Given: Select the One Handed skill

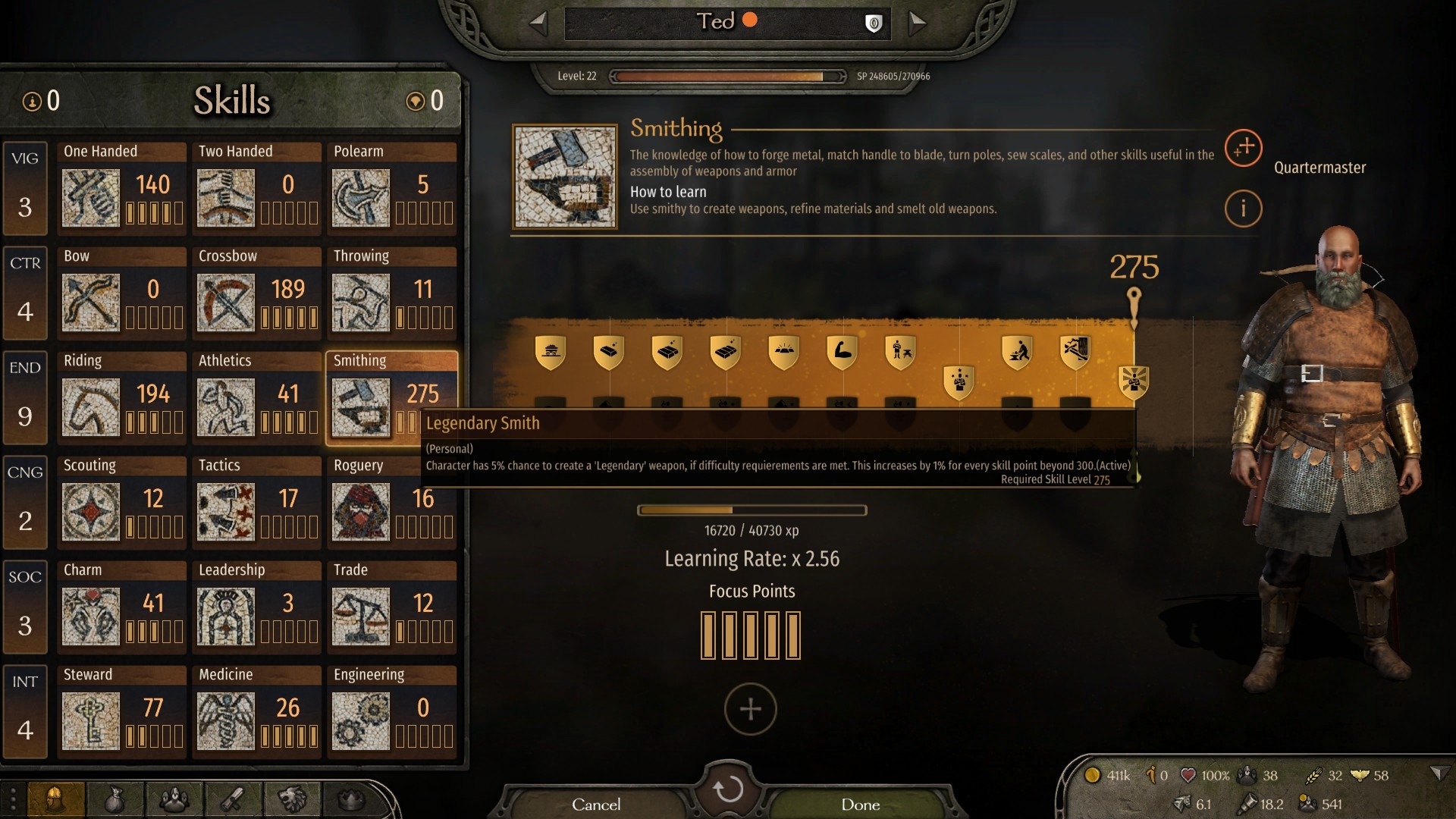Looking at the screenshot, I should click(122, 186).
